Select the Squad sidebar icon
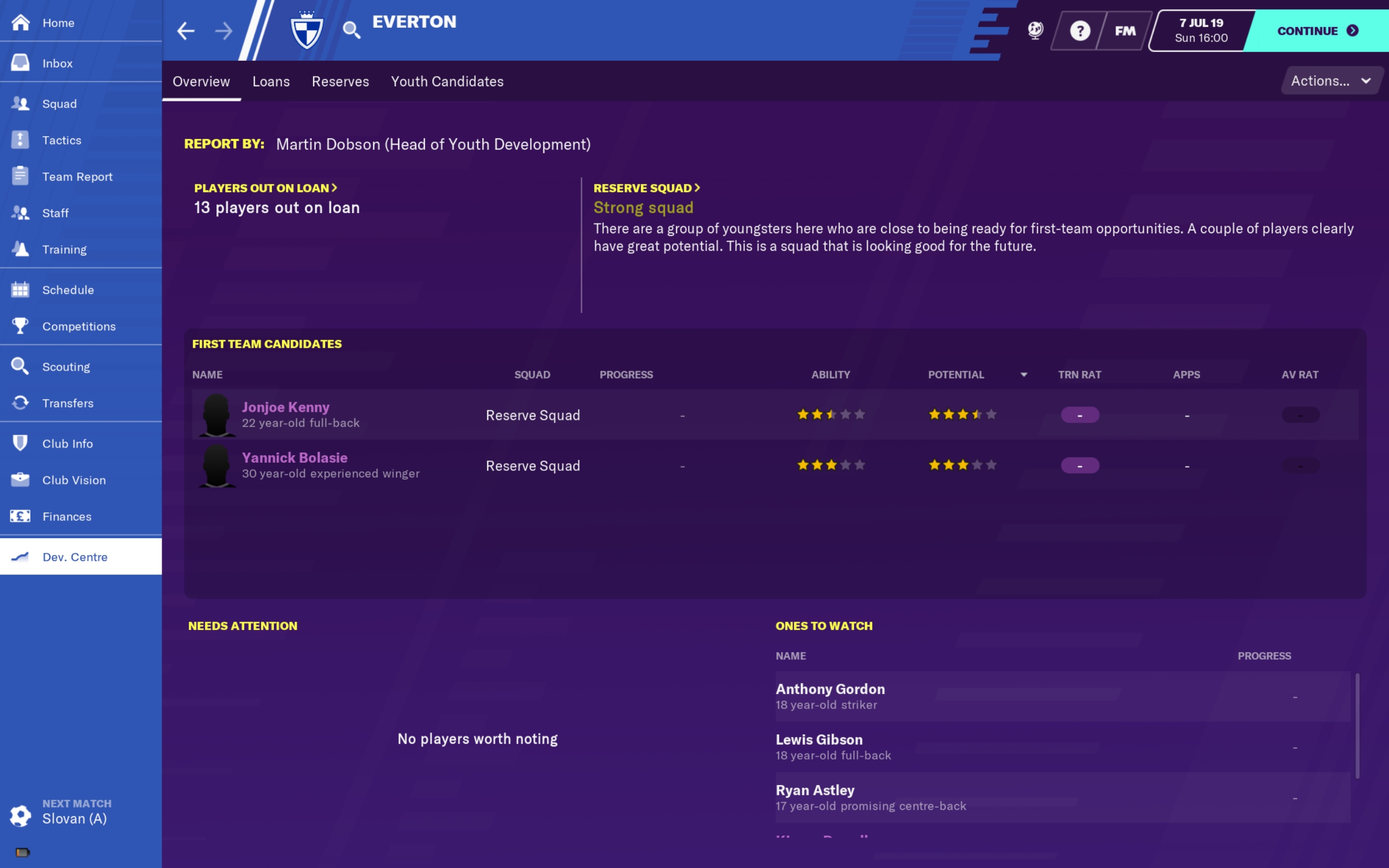This screenshot has height=868, width=1389. pos(59,104)
